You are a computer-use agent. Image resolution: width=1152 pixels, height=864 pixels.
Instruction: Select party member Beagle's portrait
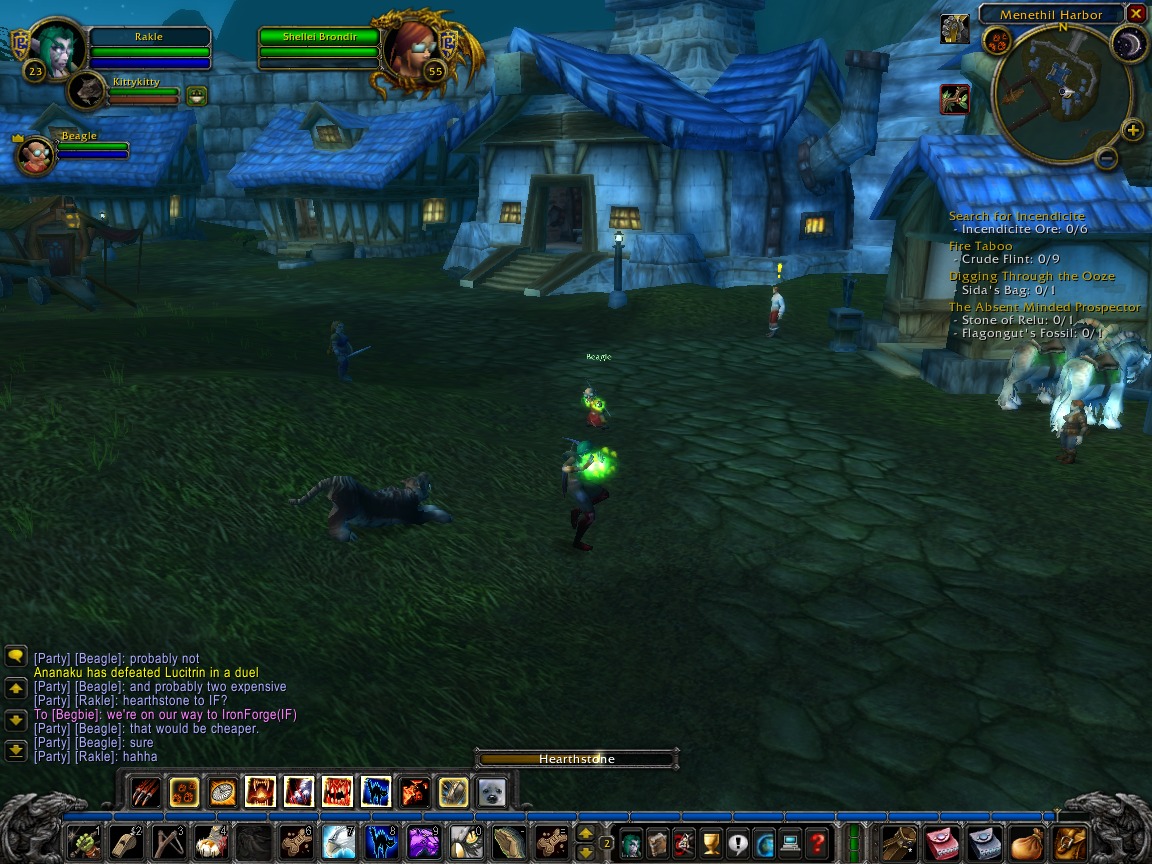[36, 155]
